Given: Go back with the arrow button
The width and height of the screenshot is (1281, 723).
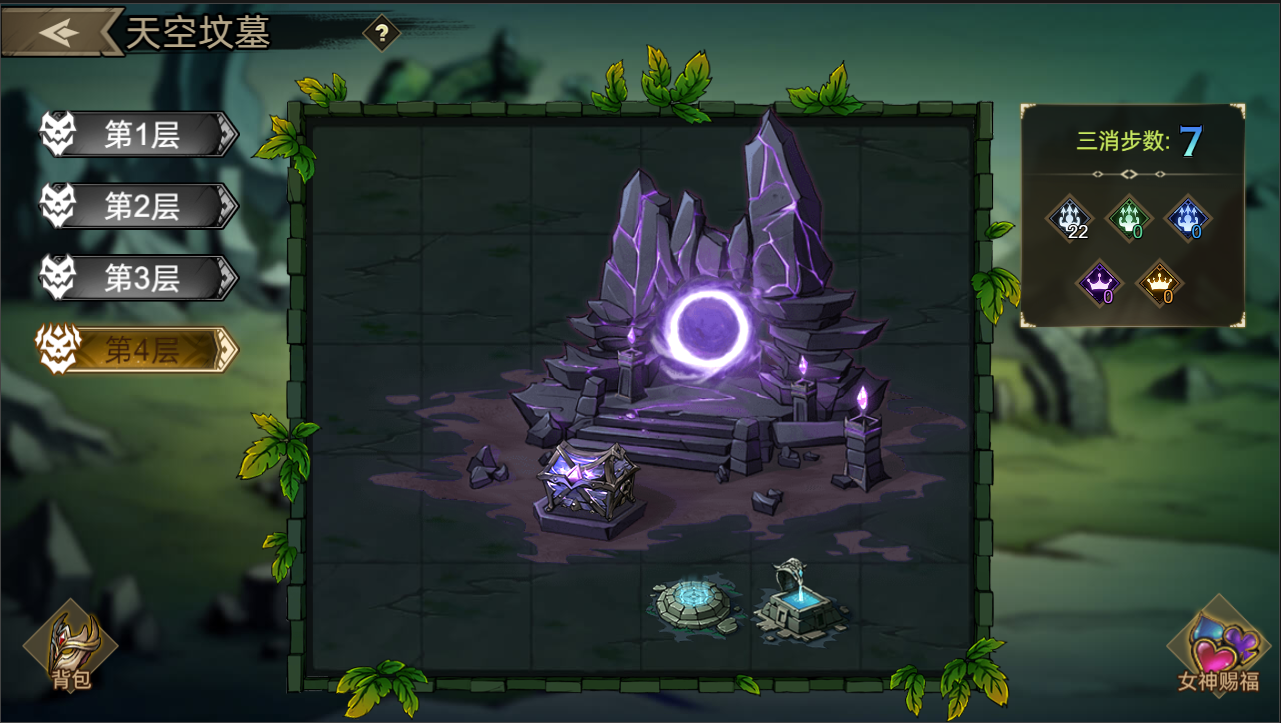Looking at the screenshot, I should click(x=60, y=32).
